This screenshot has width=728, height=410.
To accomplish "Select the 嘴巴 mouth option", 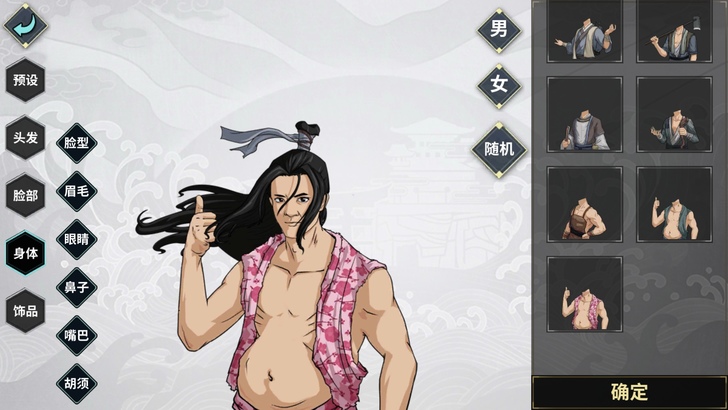I will [77, 336].
